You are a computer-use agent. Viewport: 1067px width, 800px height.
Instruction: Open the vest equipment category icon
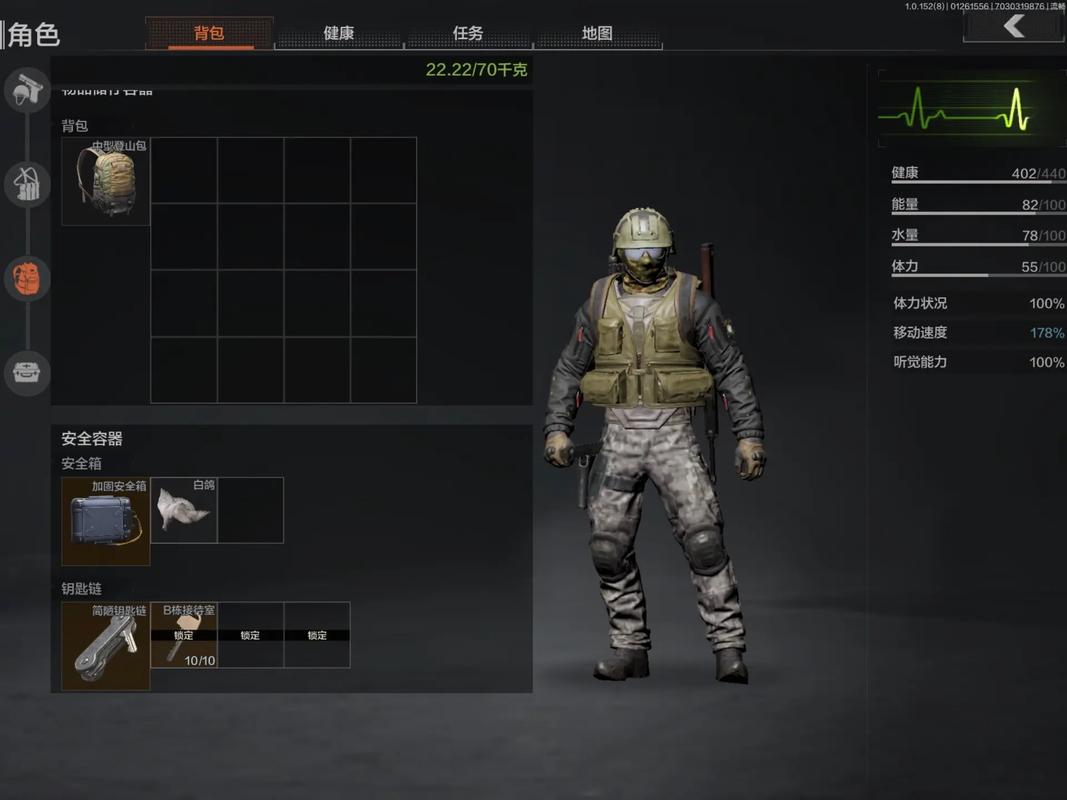click(x=27, y=184)
